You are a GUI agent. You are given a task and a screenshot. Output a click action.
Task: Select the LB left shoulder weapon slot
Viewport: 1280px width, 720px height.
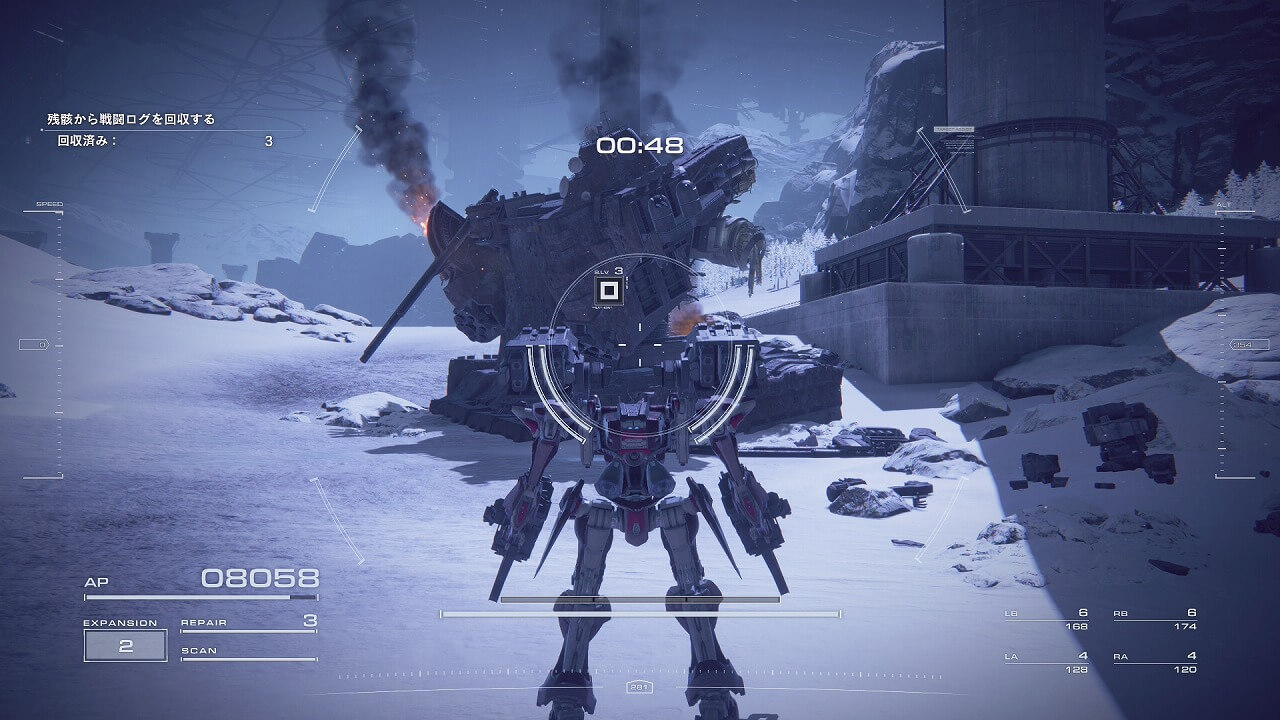click(1046, 619)
